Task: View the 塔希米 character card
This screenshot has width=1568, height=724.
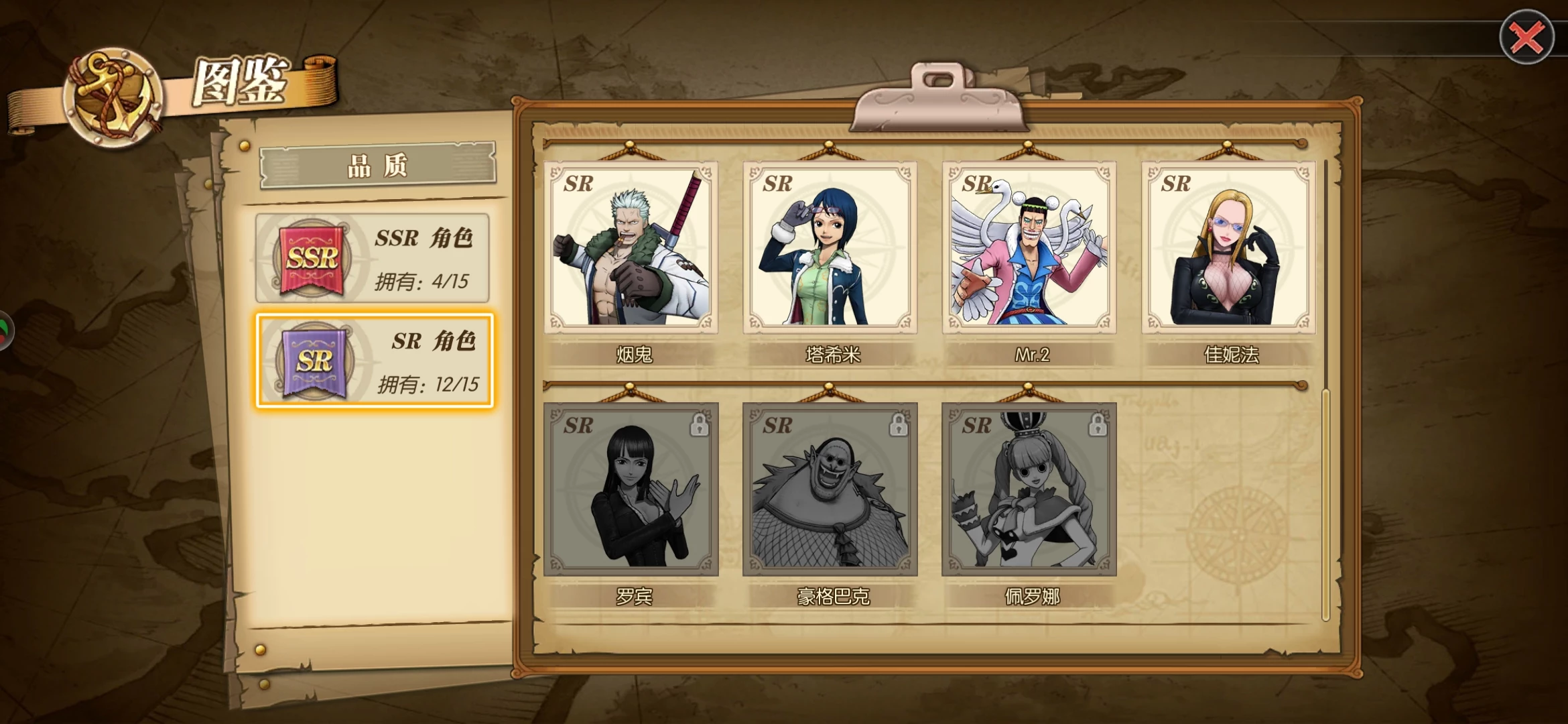Action: point(830,248)
